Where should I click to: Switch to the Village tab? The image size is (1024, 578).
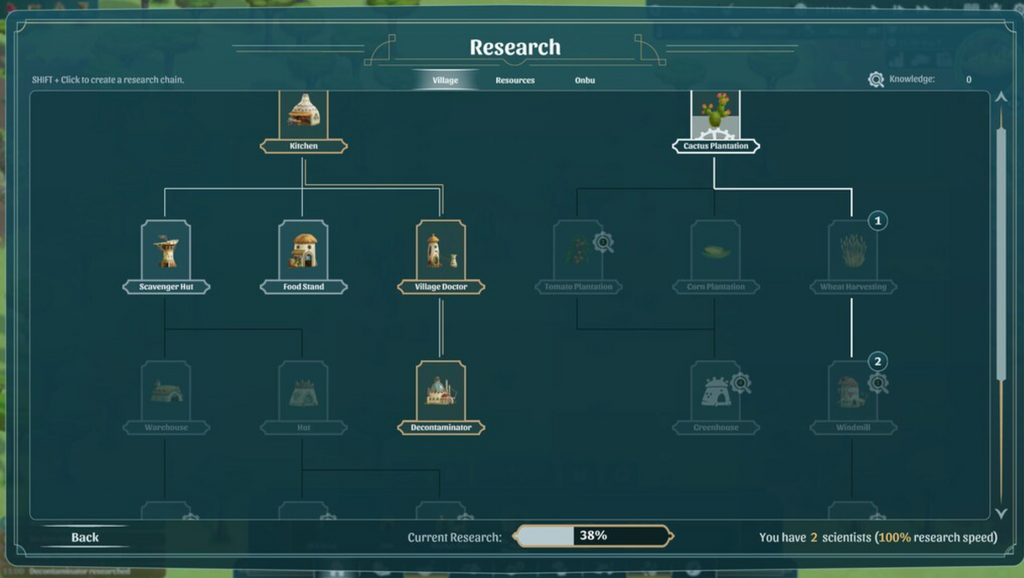pyautogui.click(x=445, y=80)
